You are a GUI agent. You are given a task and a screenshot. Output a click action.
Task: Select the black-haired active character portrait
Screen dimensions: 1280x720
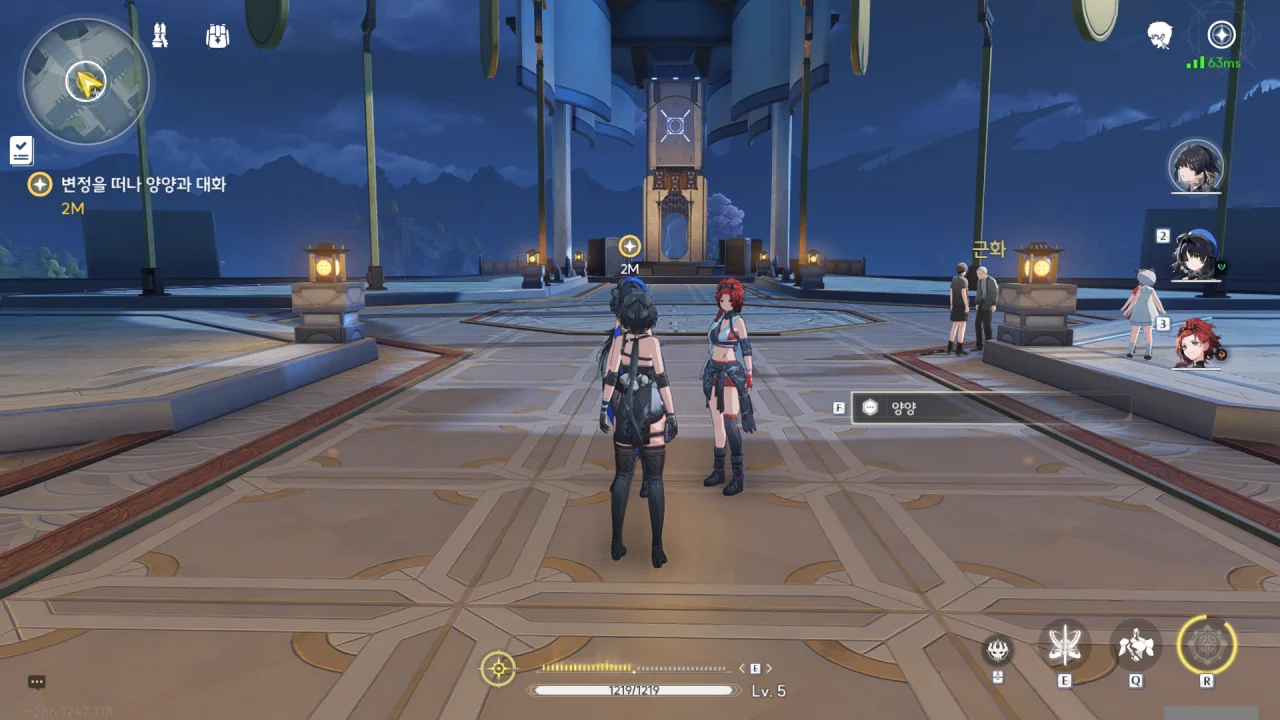(1196, 165)
